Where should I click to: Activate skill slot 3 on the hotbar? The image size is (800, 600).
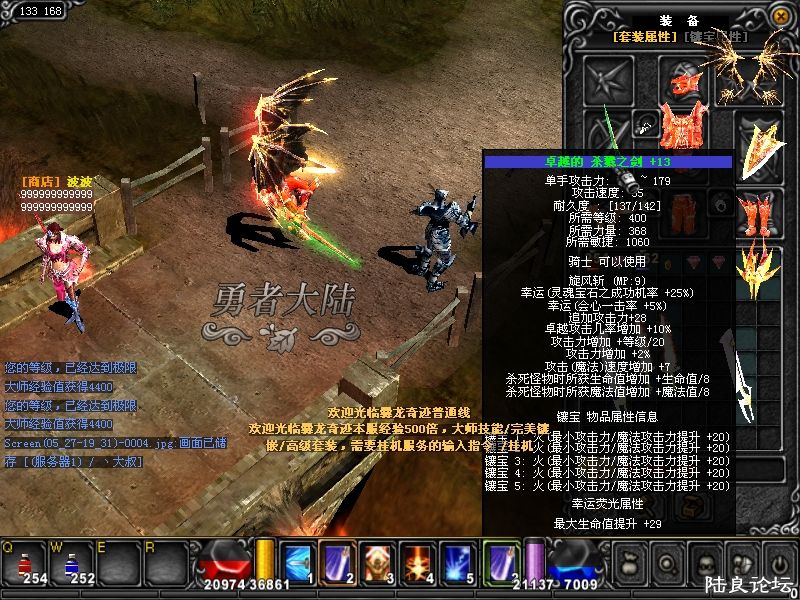point(377,561)
